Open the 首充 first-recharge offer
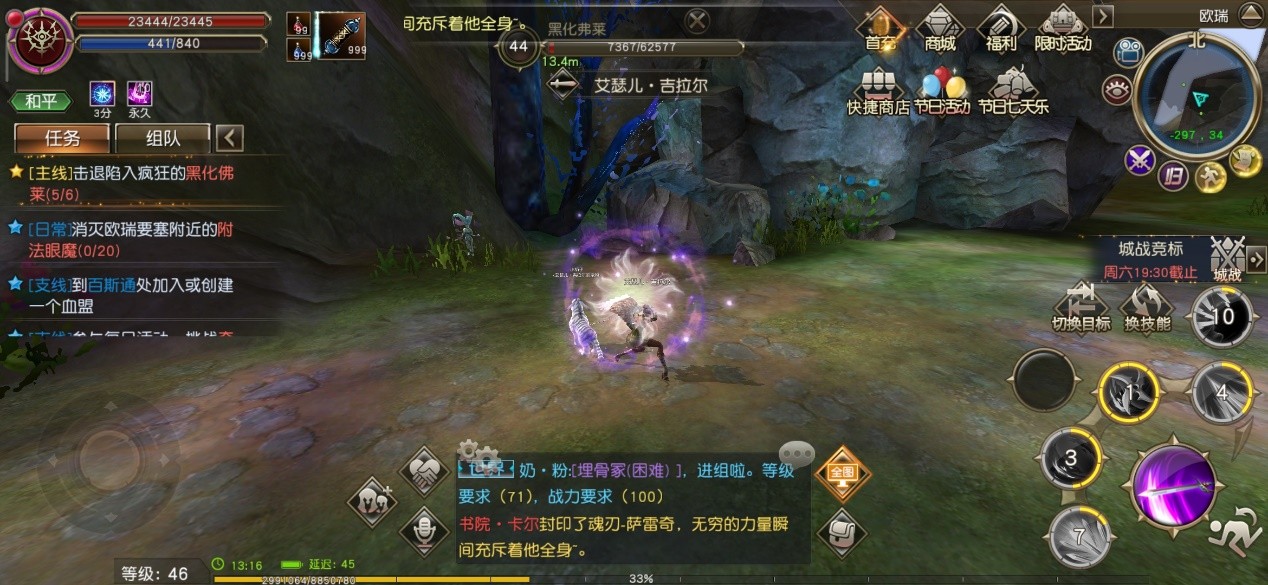This screenshot has width=1268, height=585. point(880,28)
